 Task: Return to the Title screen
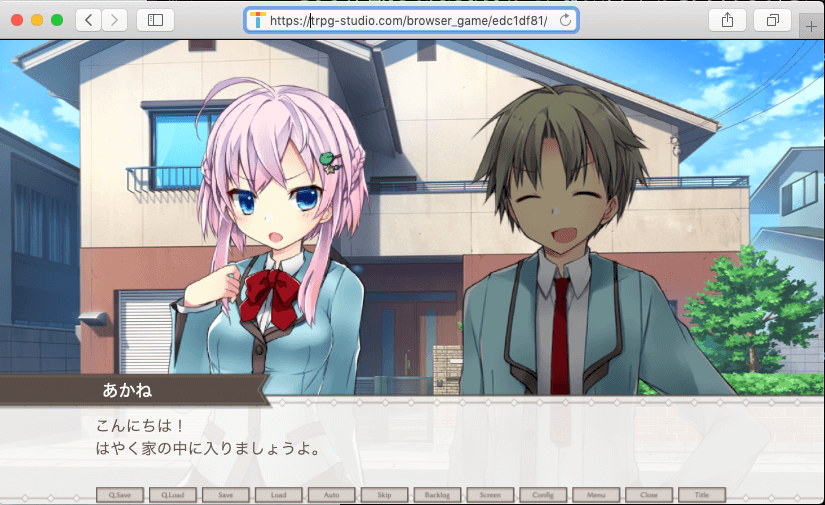tap(702, 495)
